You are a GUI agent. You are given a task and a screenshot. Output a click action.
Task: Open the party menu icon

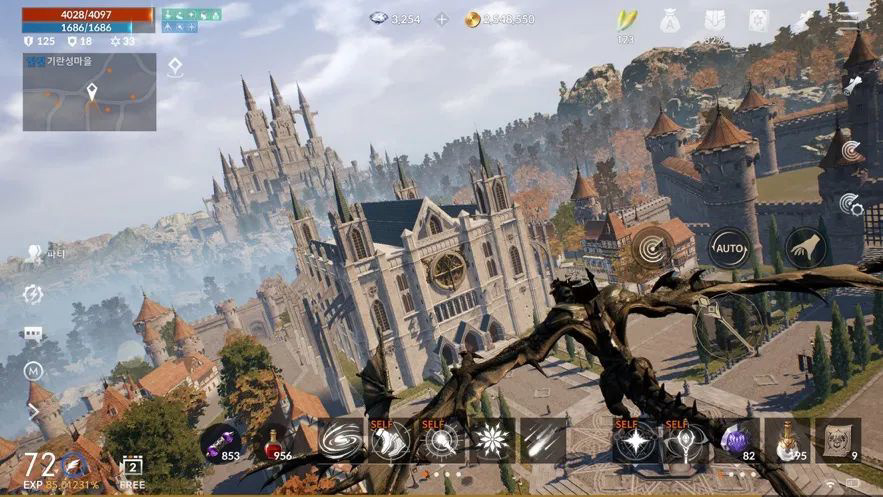(34, 254)
